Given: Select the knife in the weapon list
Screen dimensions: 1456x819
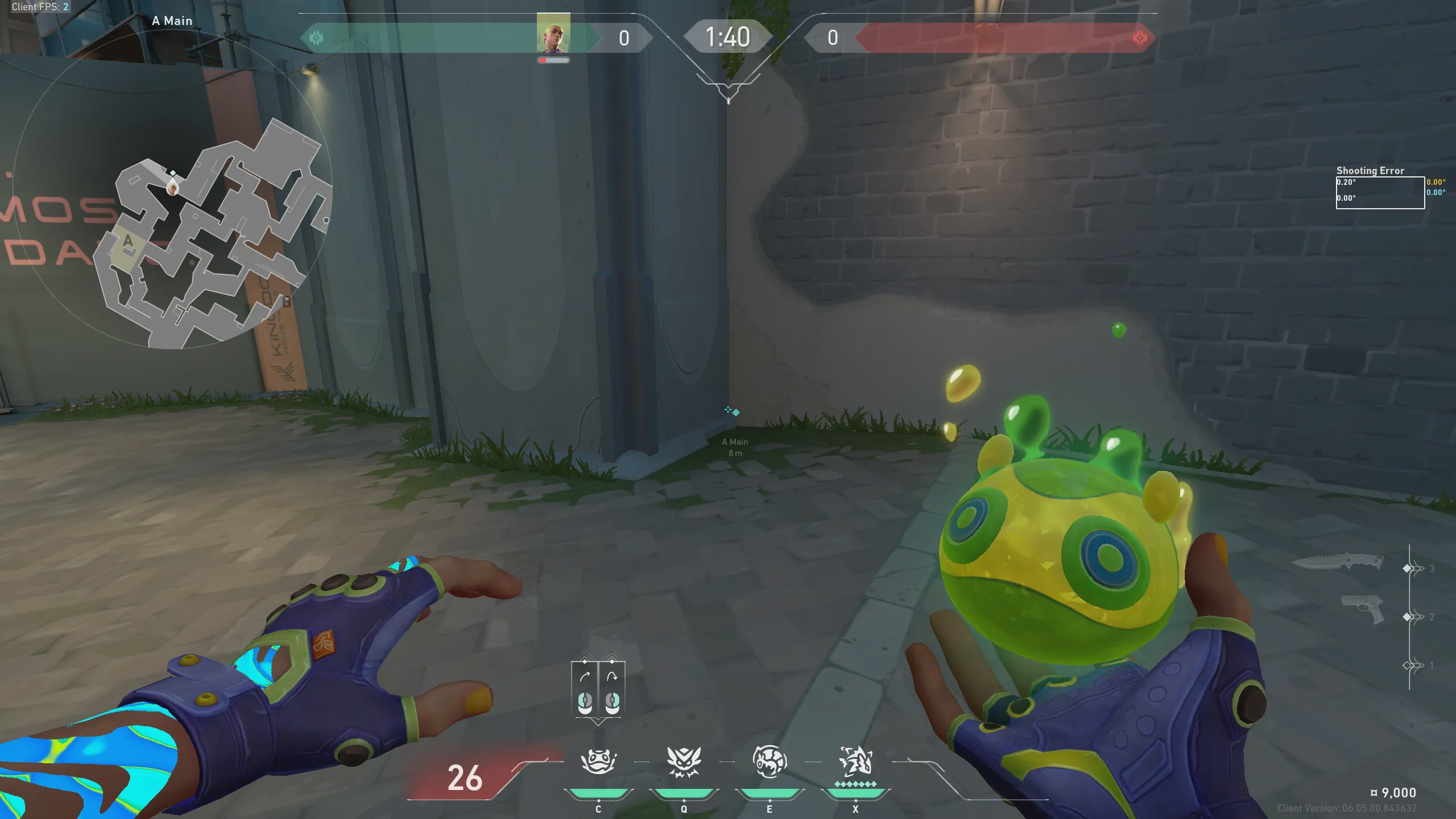Looking at the screenshot, I should pyautogui.click(x=1338, y=562).
